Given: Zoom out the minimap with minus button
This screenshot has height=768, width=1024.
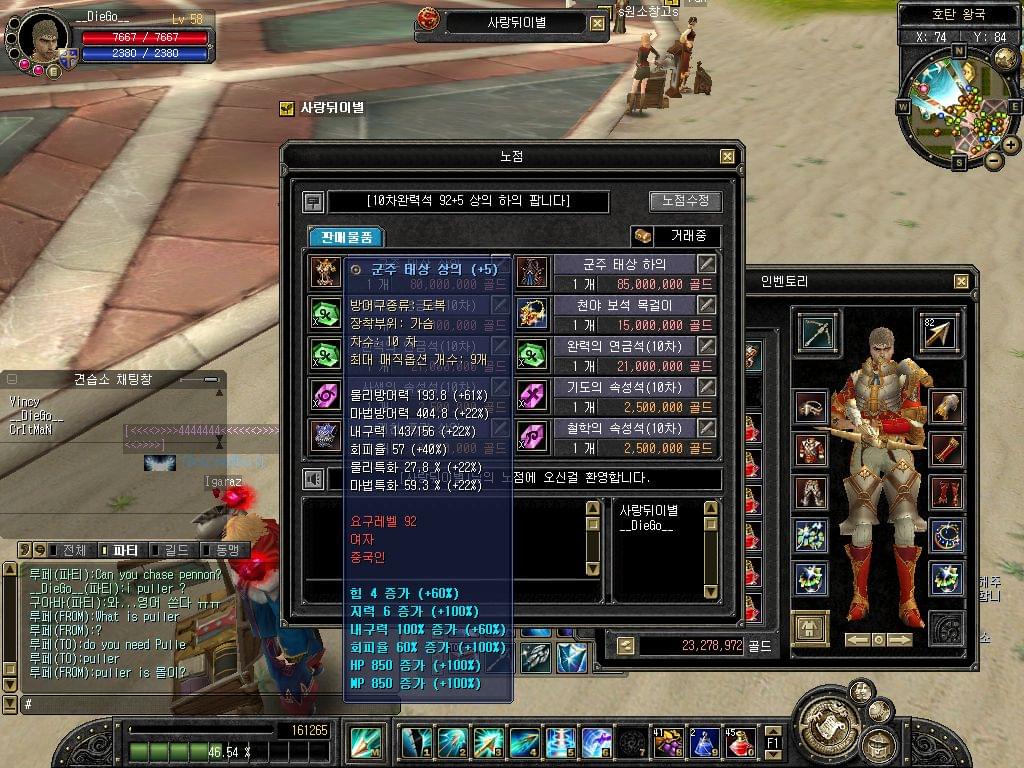Looking at the screenshot, I should 993,160.
